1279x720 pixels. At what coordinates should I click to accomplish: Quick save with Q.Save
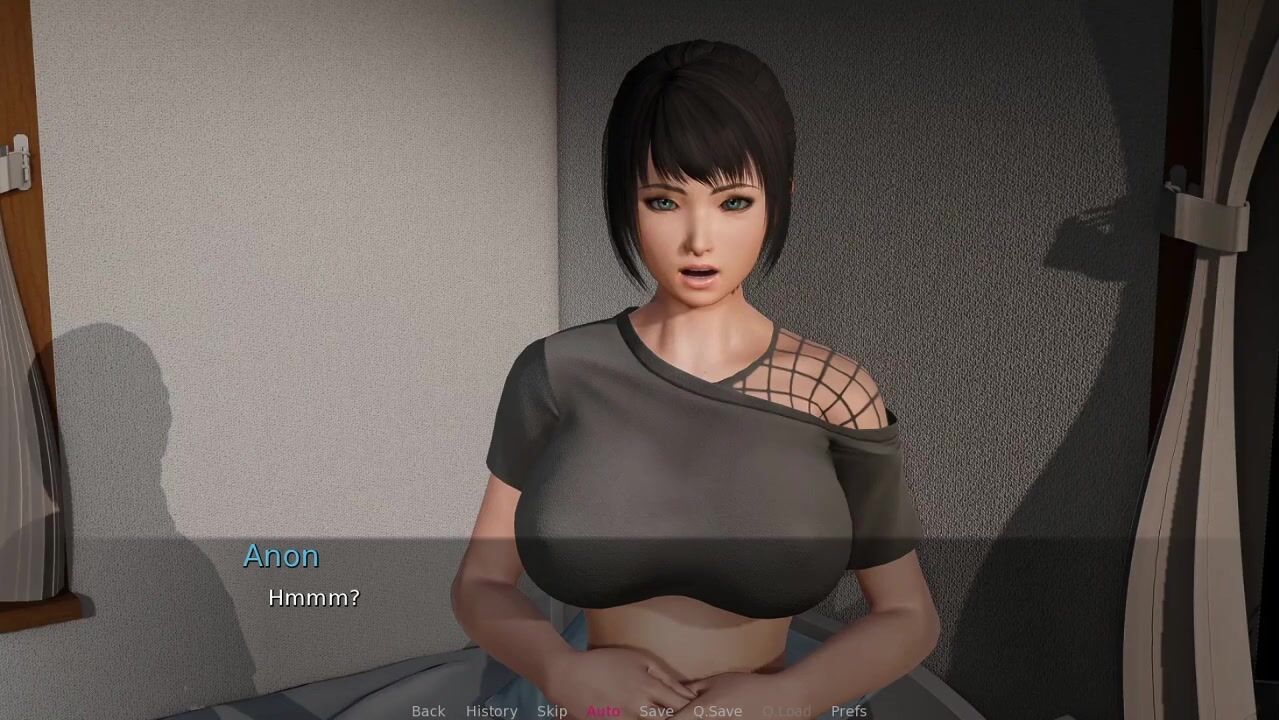[717, 711]
